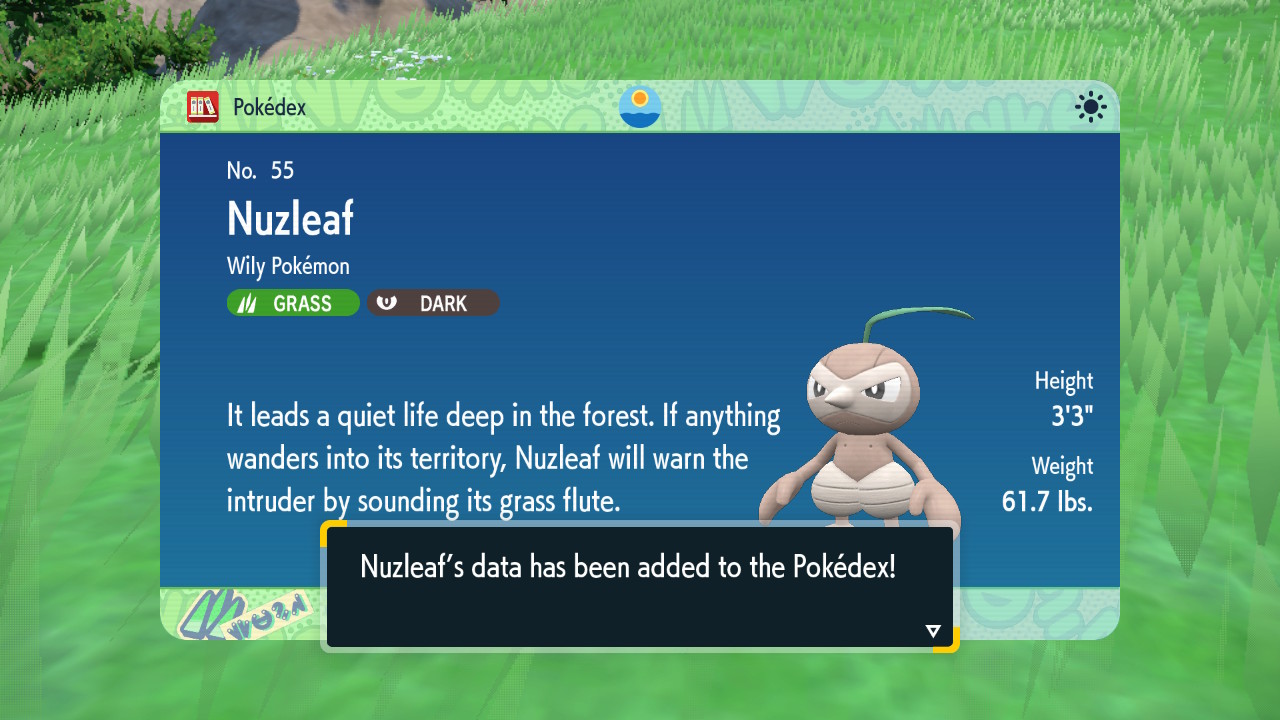This screenshot has width=1280, height=720.
Task: Click the sun-over-water emblem in the header
Action: pyautogui.click(x=640, y=107)
